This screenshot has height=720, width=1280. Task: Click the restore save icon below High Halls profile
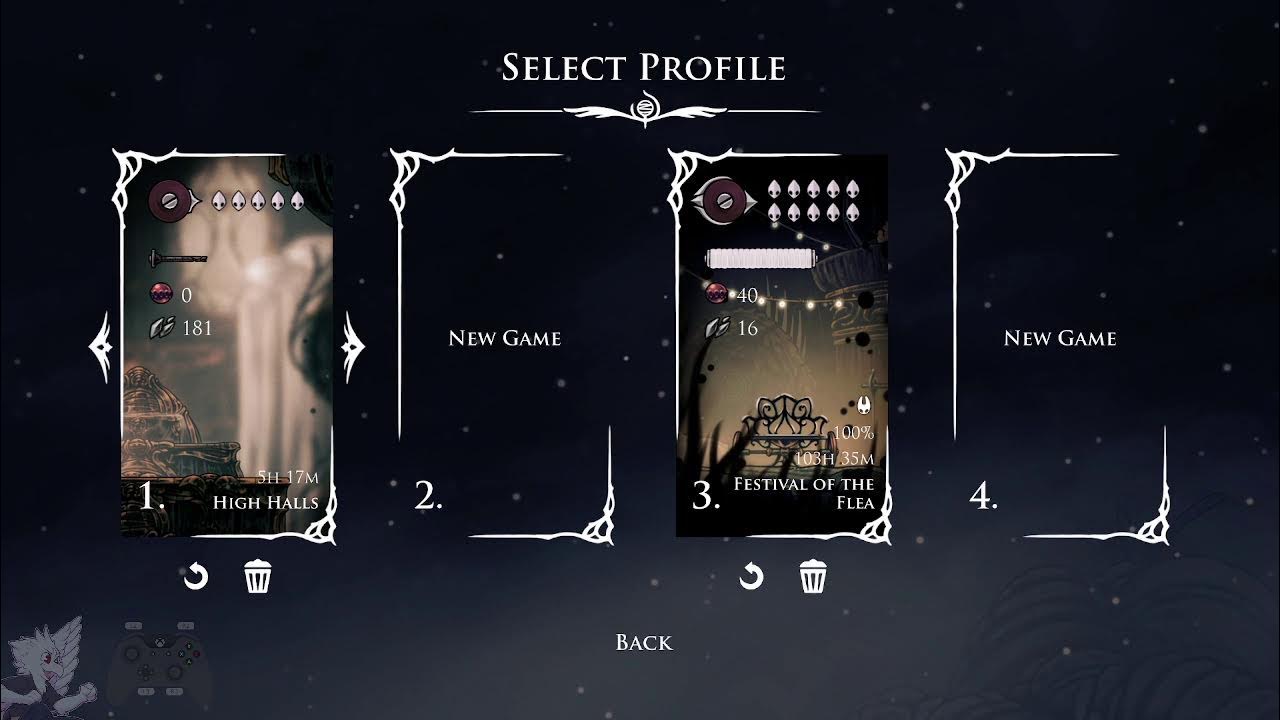click(x=197, y=575)
